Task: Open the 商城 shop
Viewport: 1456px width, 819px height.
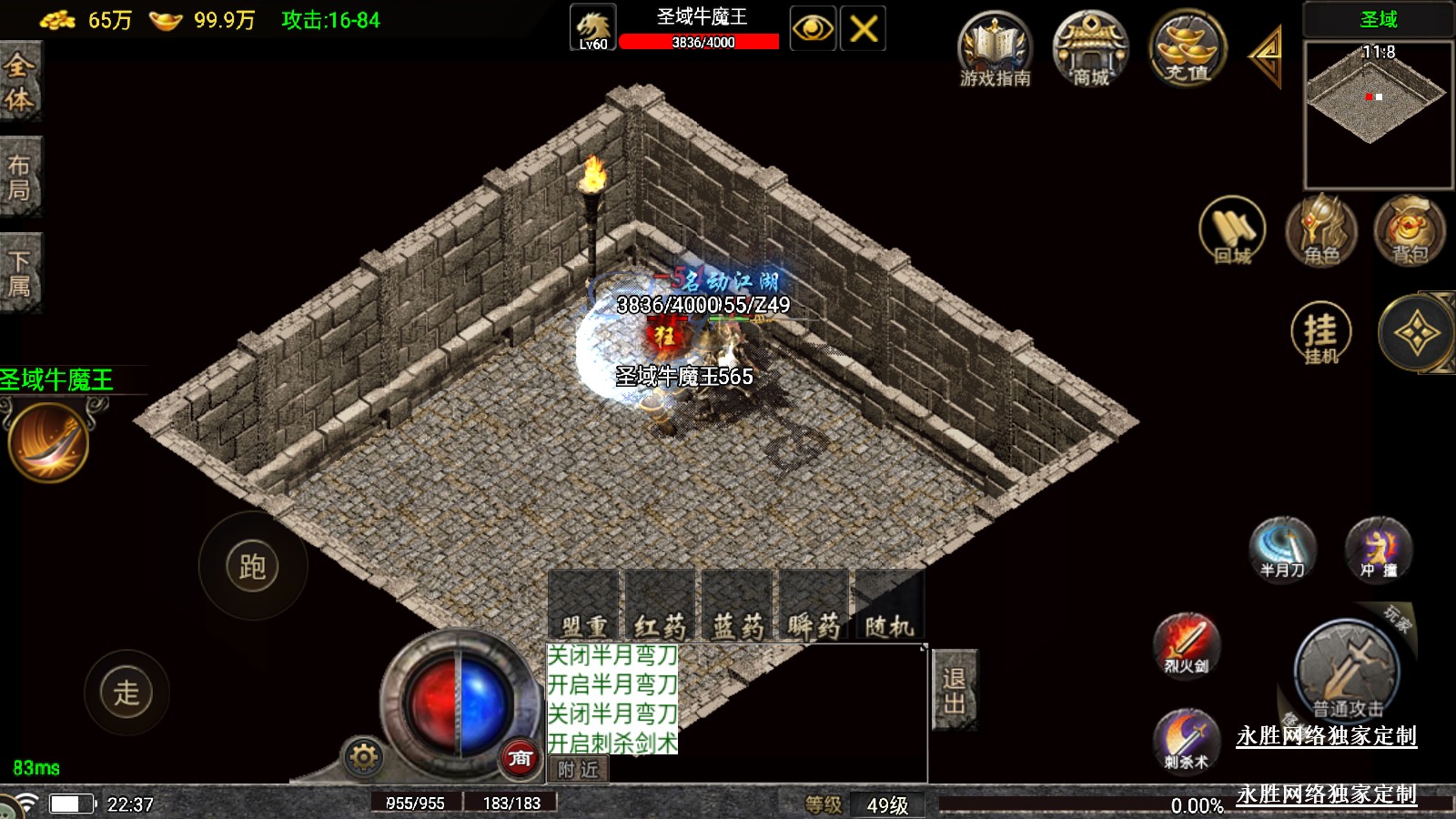Action: pos(1090,50)
